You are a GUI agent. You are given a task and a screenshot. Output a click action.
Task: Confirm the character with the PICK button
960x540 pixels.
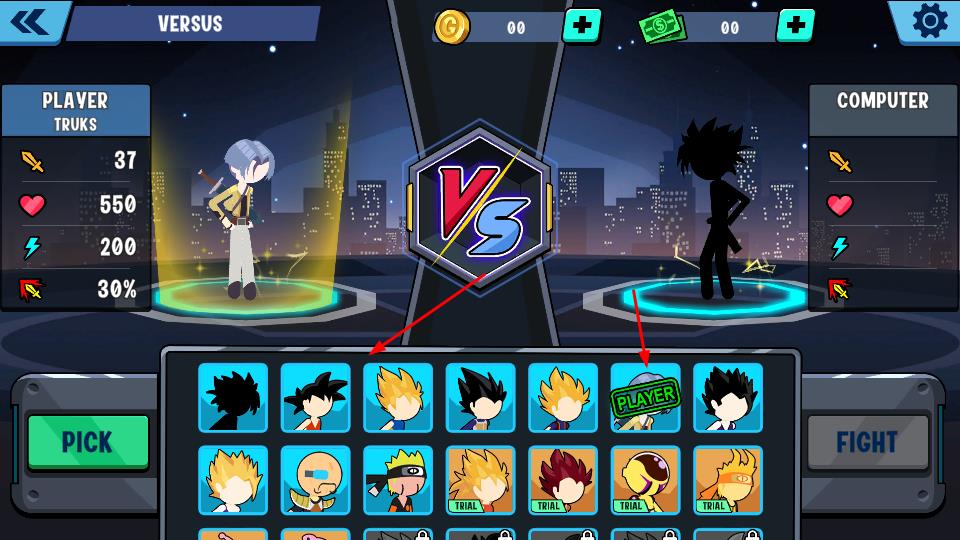(x=88, y=442)
